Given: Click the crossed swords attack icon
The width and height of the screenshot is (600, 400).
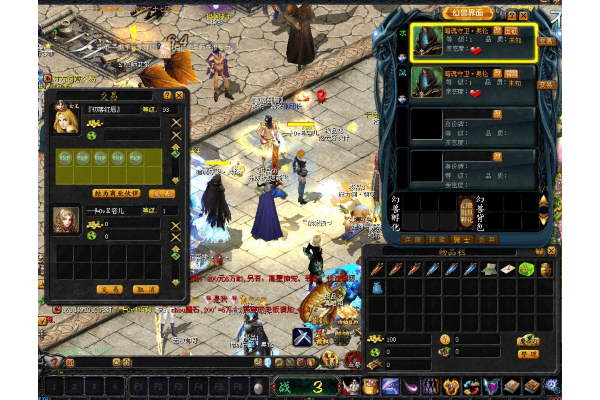Looking at the screenshot, I should (x=302, y=338).
